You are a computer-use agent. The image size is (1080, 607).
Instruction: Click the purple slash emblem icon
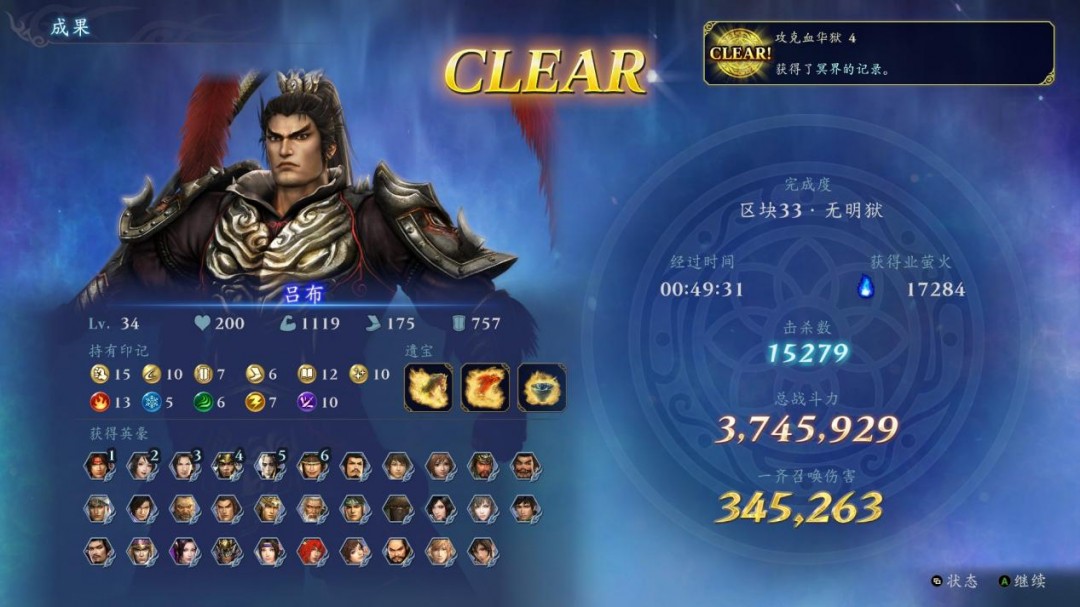point(307,402)
